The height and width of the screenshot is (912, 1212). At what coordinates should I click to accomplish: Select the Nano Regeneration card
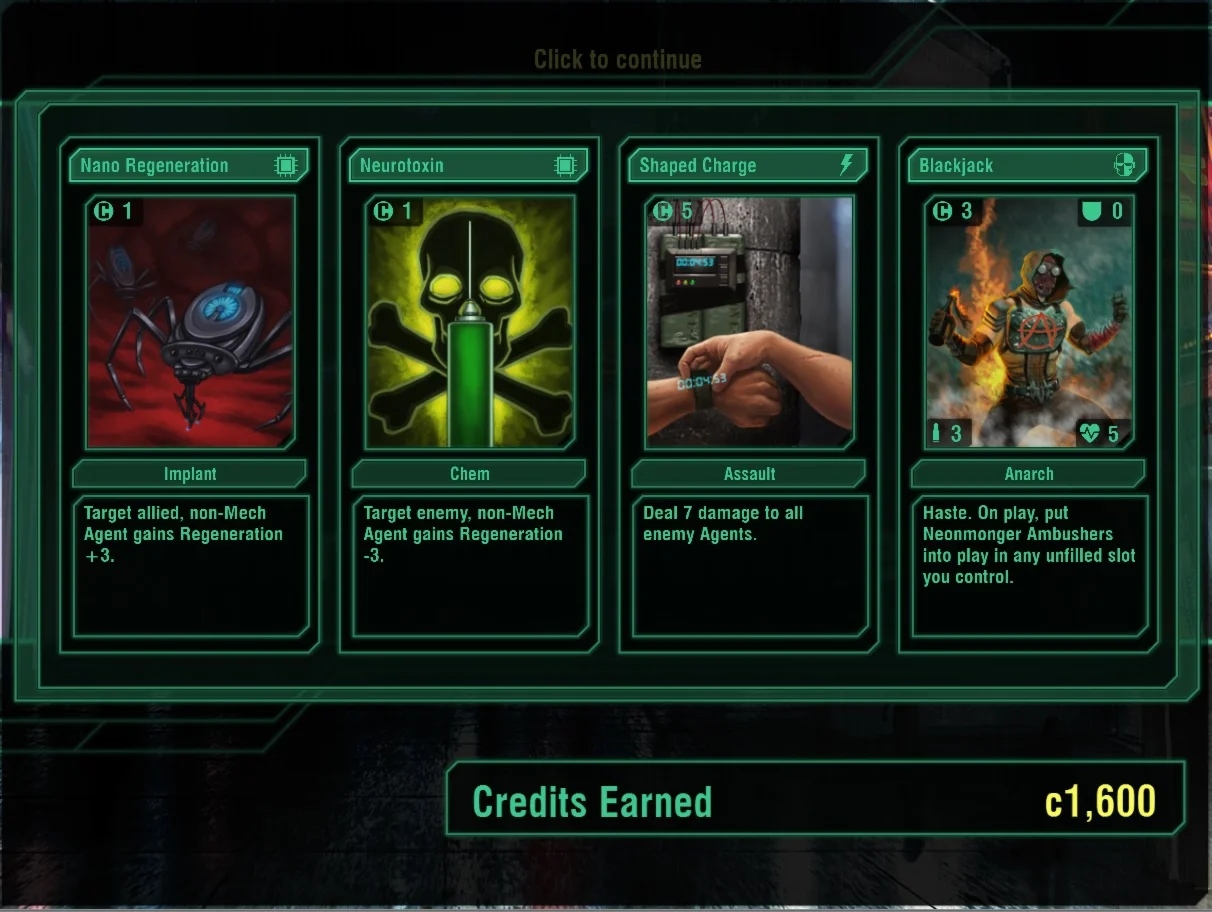(x=190, y=323)
